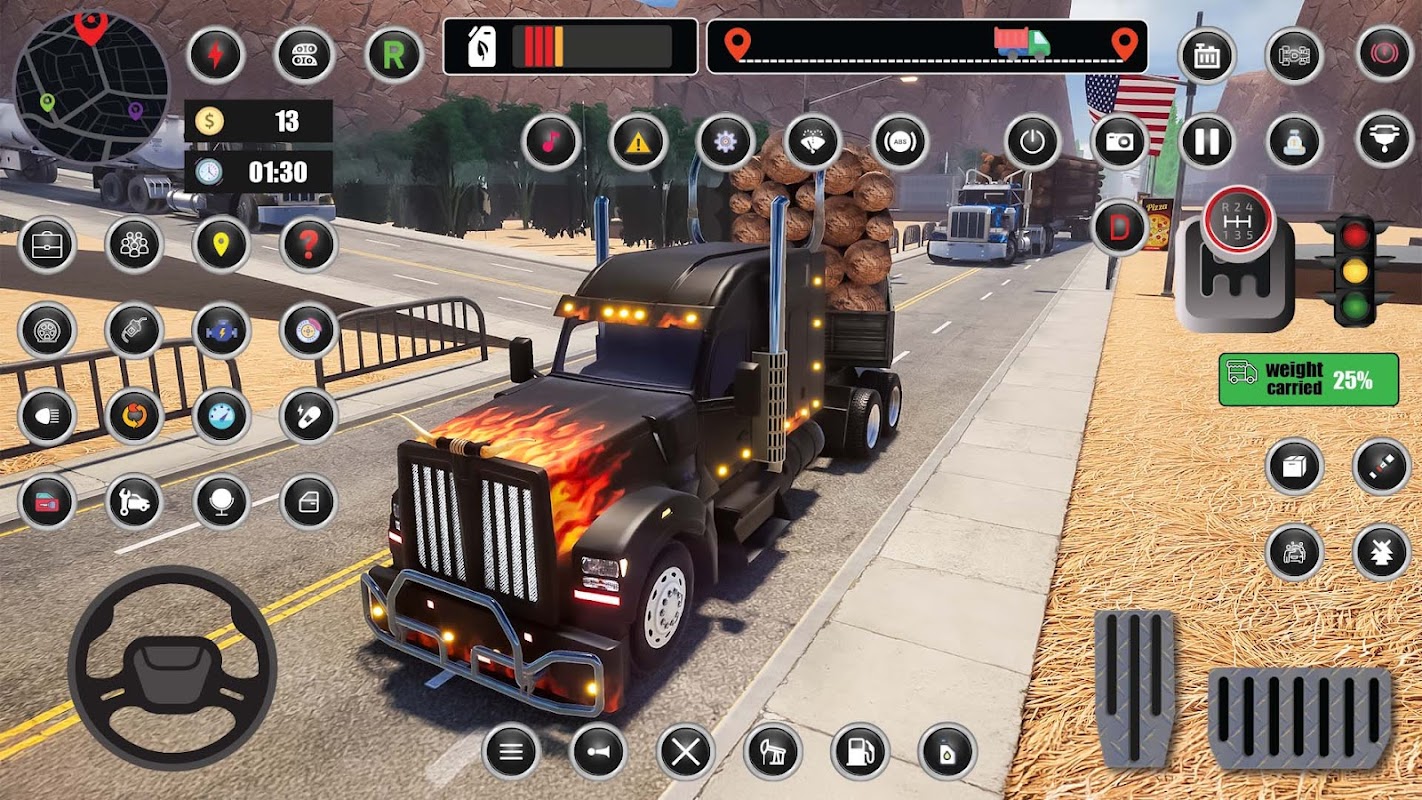Screen dimensions: 1422x800
Task: Open the red question mark help button
Action: 308,245
